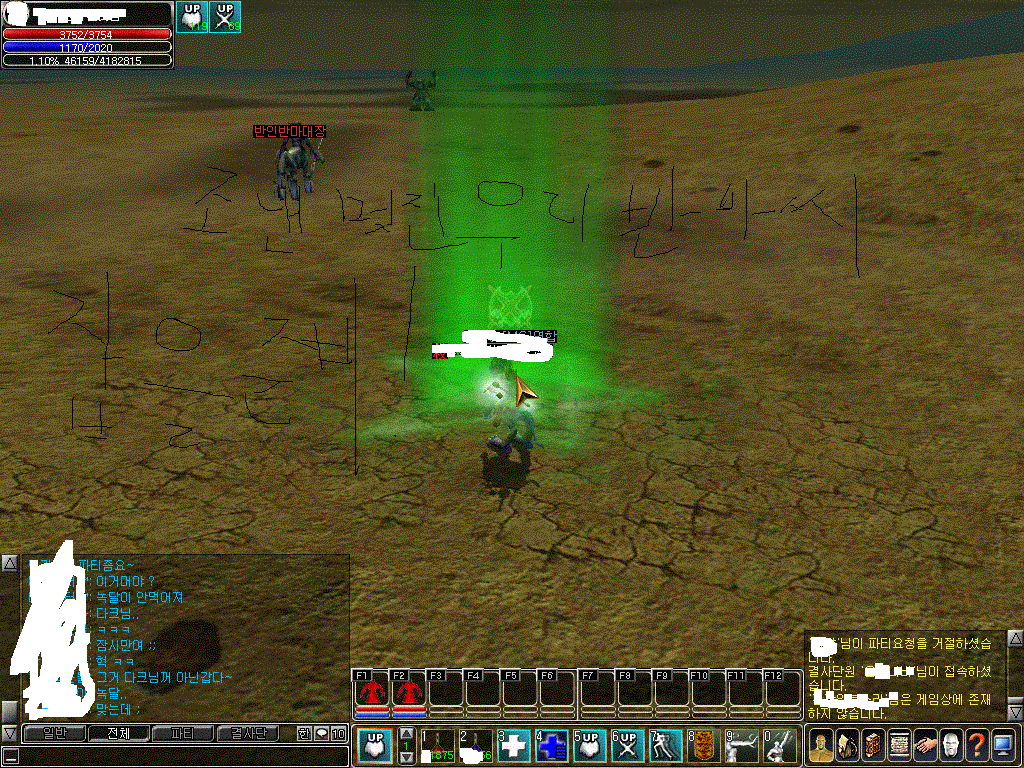The width and height of the screenshot is (1024, 768).
Task: Activate the white cross heal skill in slot 3
Action: pos(514,746)
